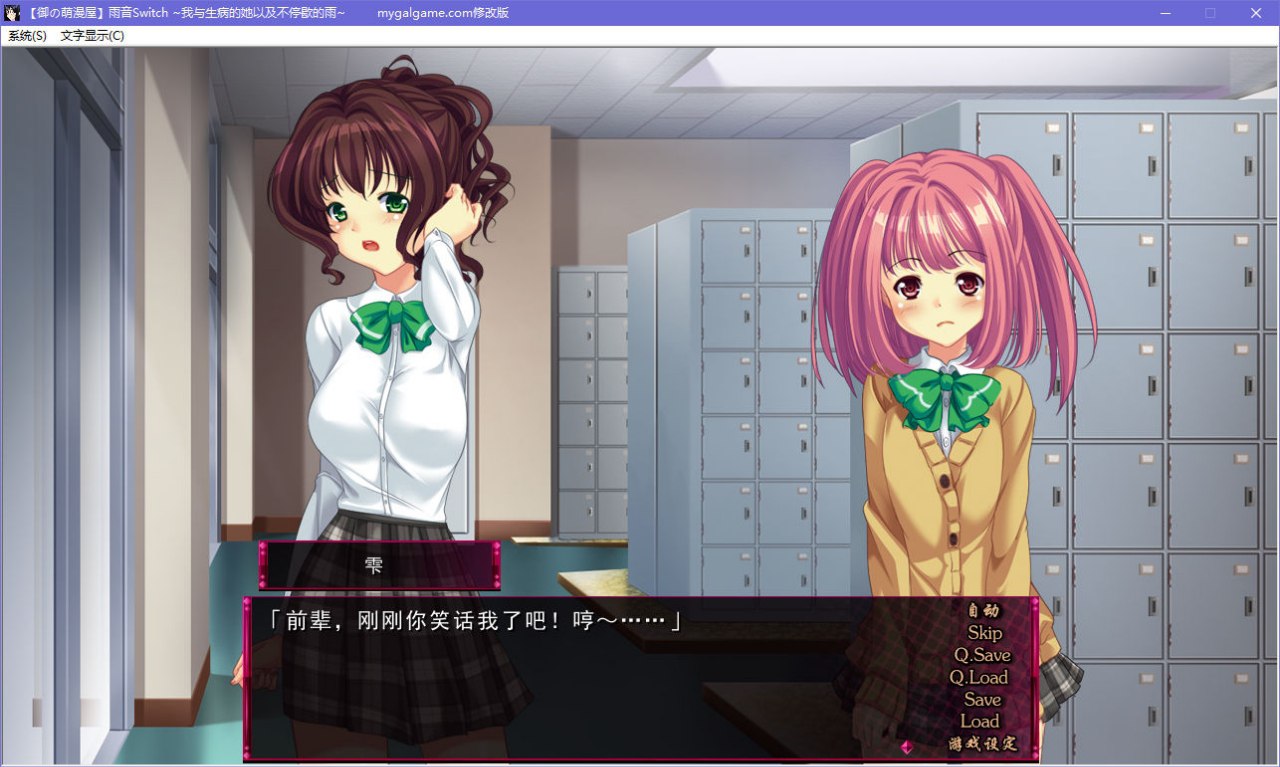This screenshot has width=1280, height=767.
Task: Open the Save screen
Action: pos(984,699)
